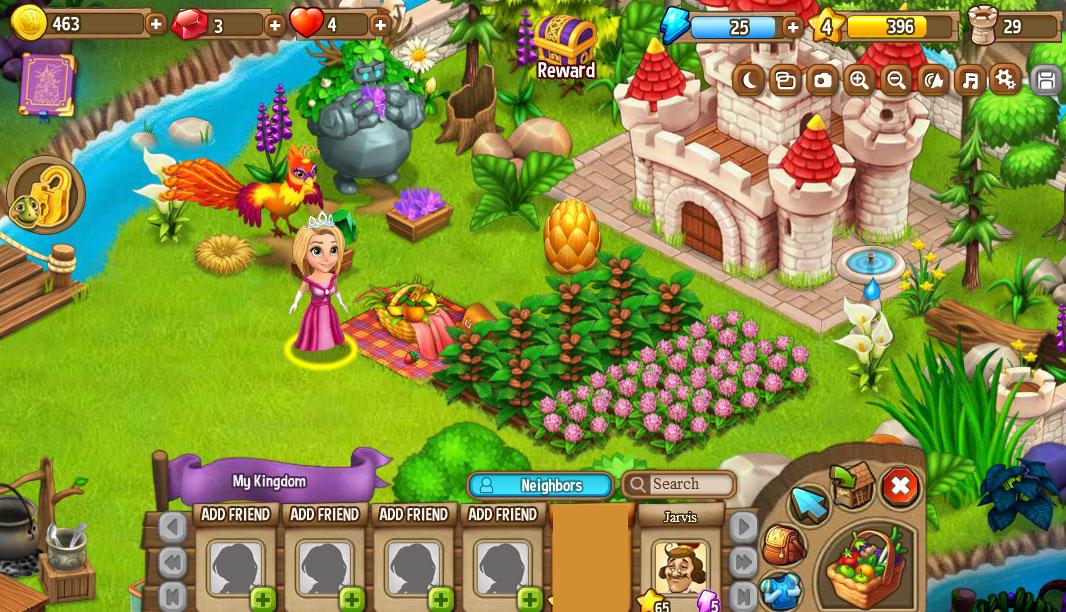The image size is (1066, 612).
Task: Toggle music with the note button
Action: tap(968, 80)
